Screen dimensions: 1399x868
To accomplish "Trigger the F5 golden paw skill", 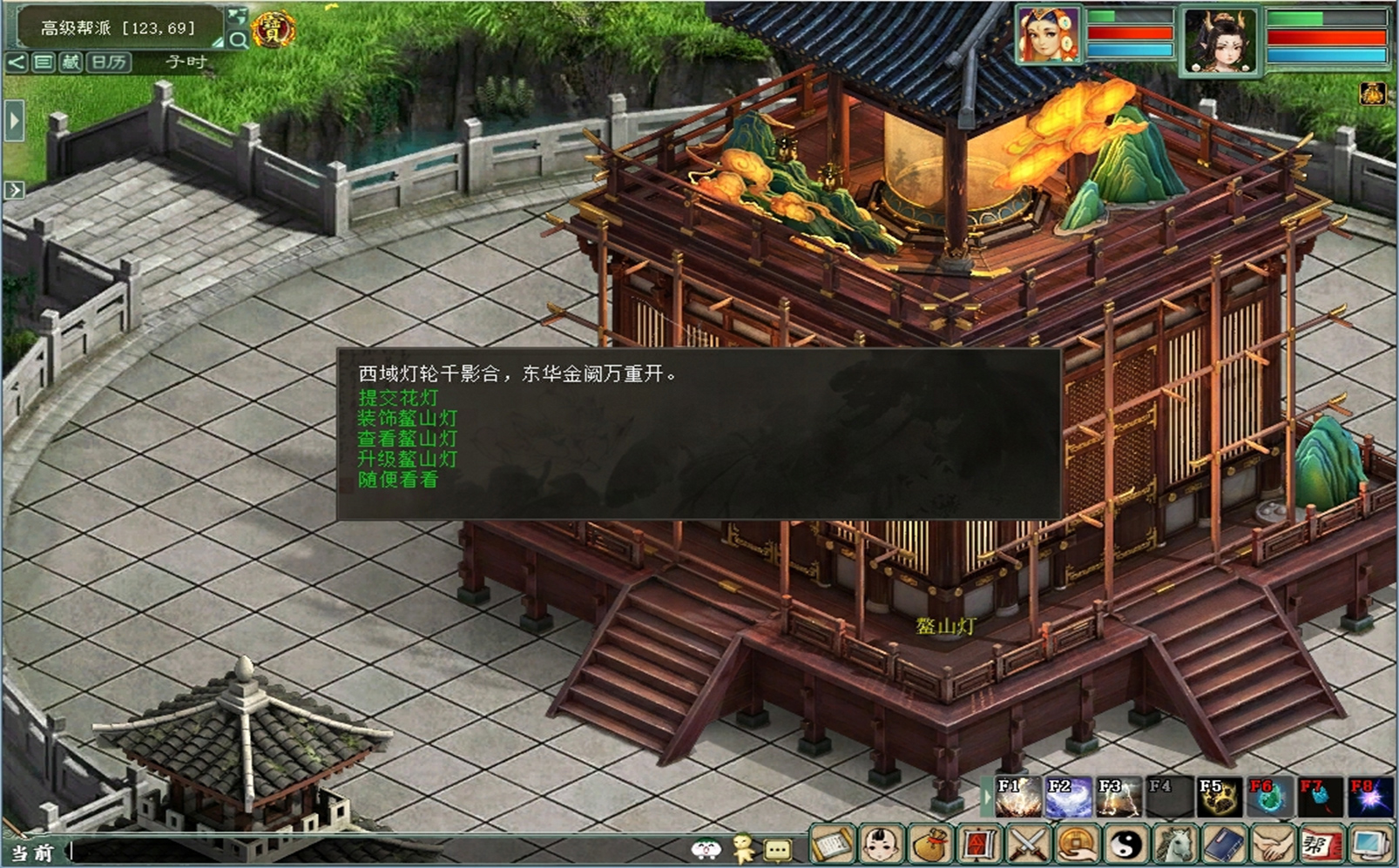I will point(1219,797).
